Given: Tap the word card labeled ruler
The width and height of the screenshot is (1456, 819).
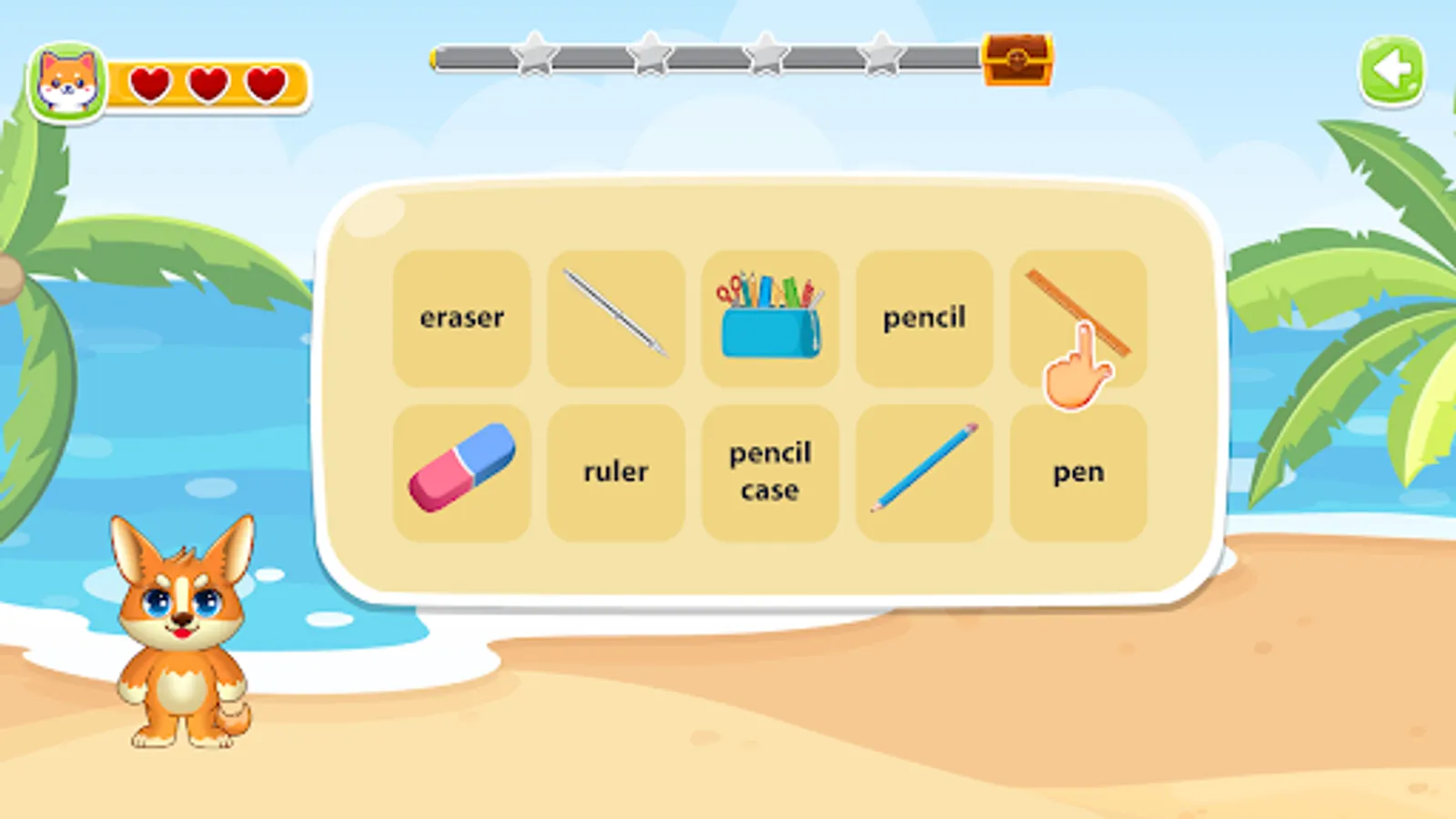Looking at the screenshot, I should [616, 470].
